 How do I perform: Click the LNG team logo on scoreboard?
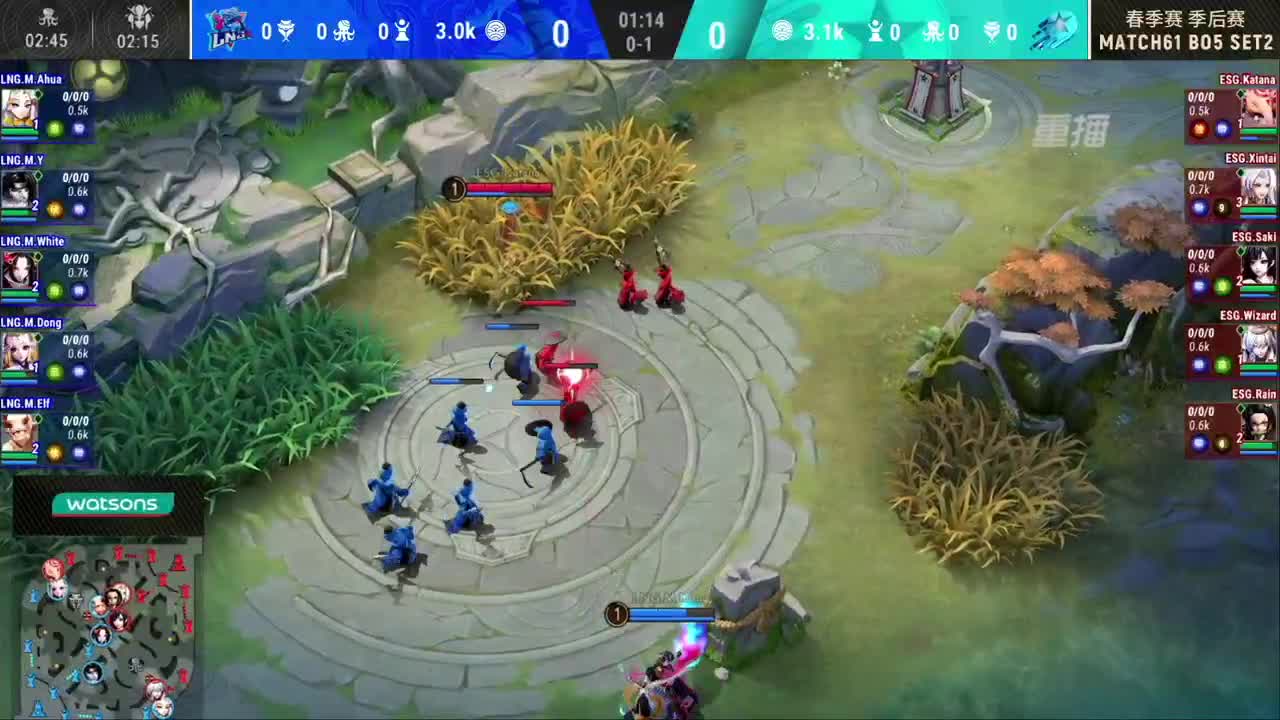[x=228, y=30]
